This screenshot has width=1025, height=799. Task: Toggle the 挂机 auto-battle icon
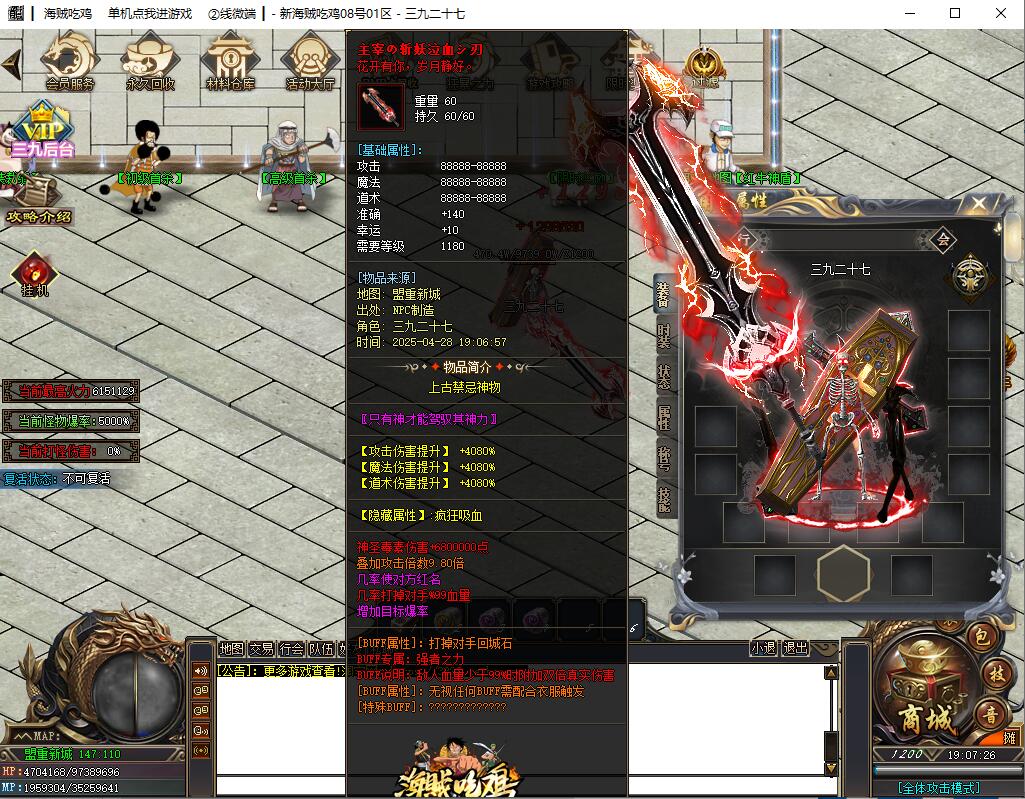35,275
